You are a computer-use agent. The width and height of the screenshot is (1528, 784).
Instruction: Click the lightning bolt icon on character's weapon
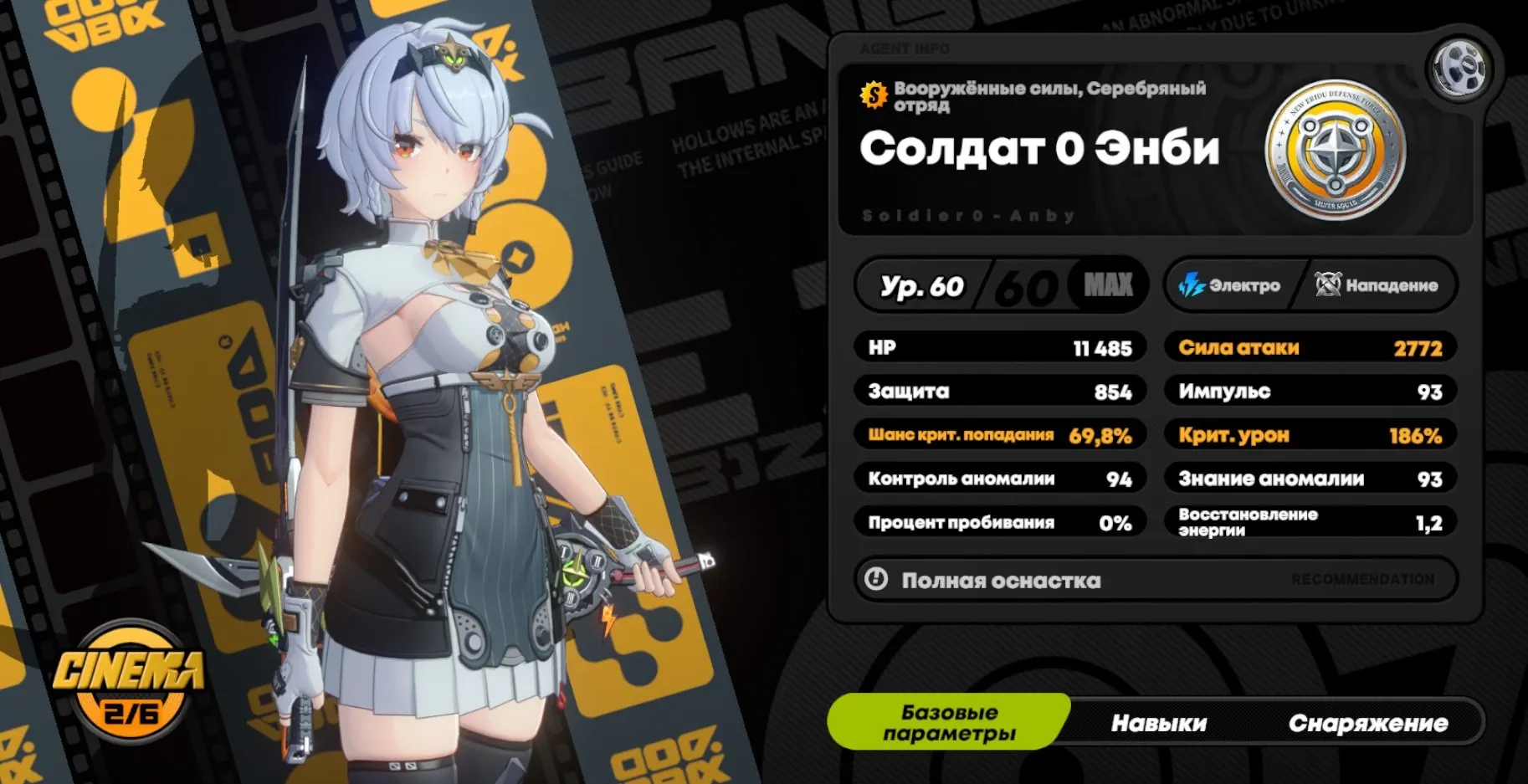(608, 619)
